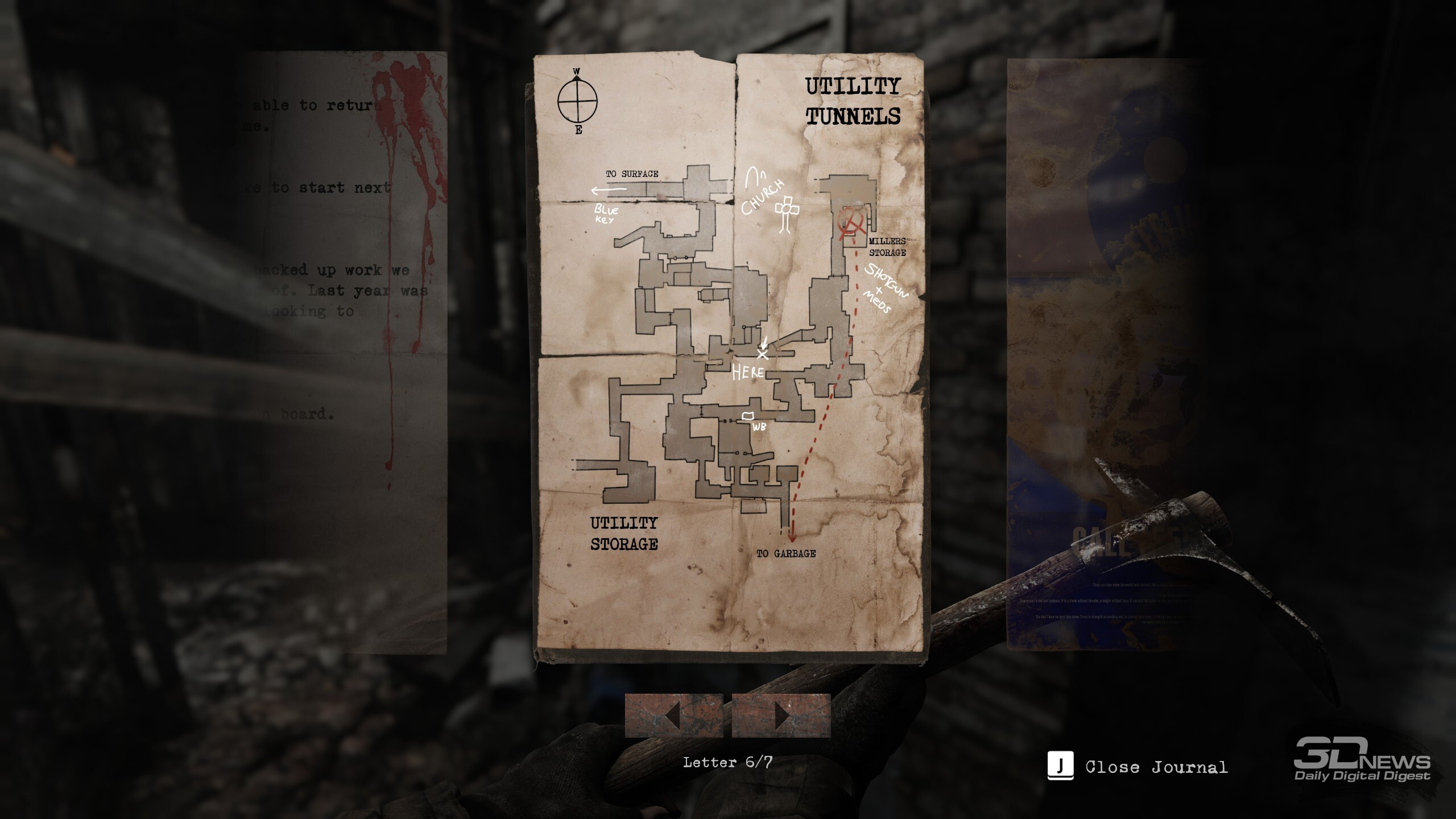Flip to the next journal letter
The width and height of the screenshot is (1456, 819).
781,715
